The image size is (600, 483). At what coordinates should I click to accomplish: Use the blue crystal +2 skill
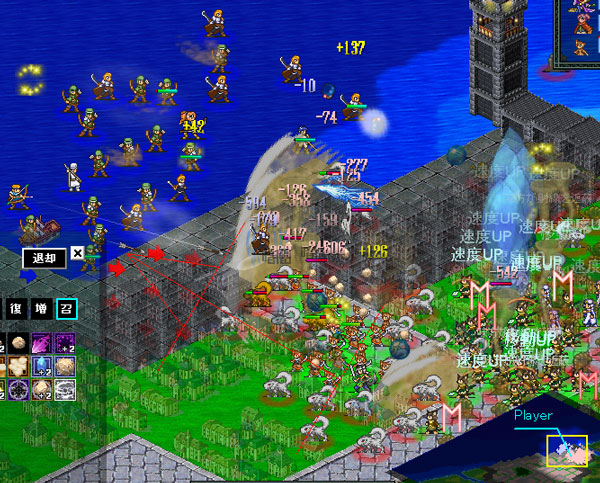42,366
